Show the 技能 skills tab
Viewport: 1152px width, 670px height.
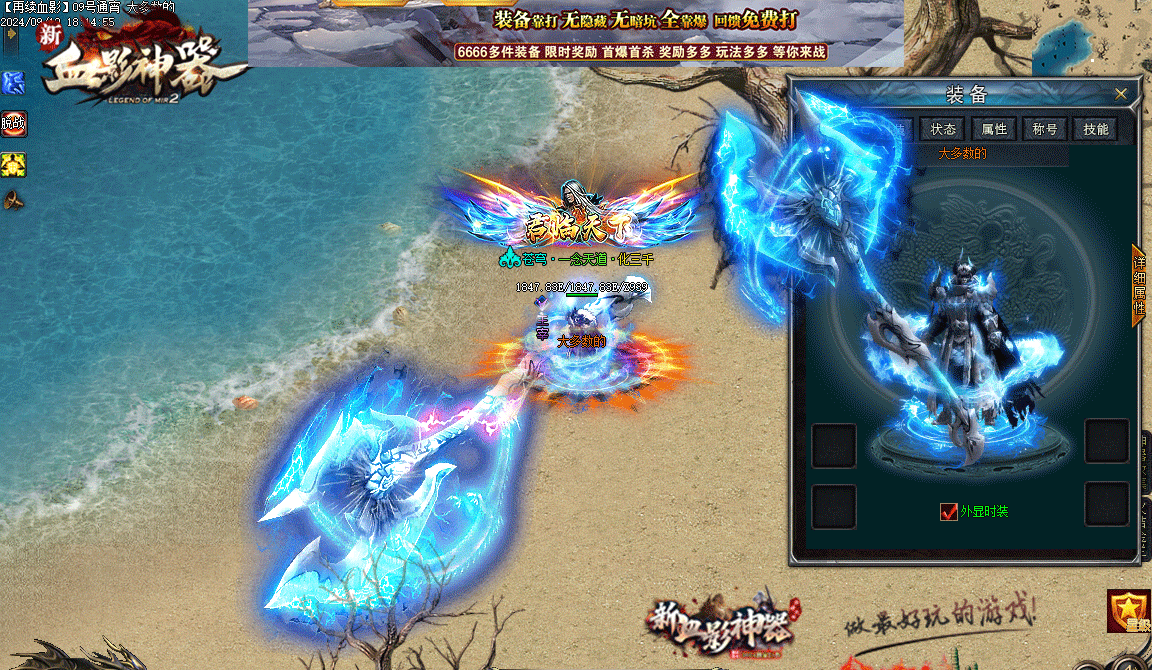click(1096, 129)
